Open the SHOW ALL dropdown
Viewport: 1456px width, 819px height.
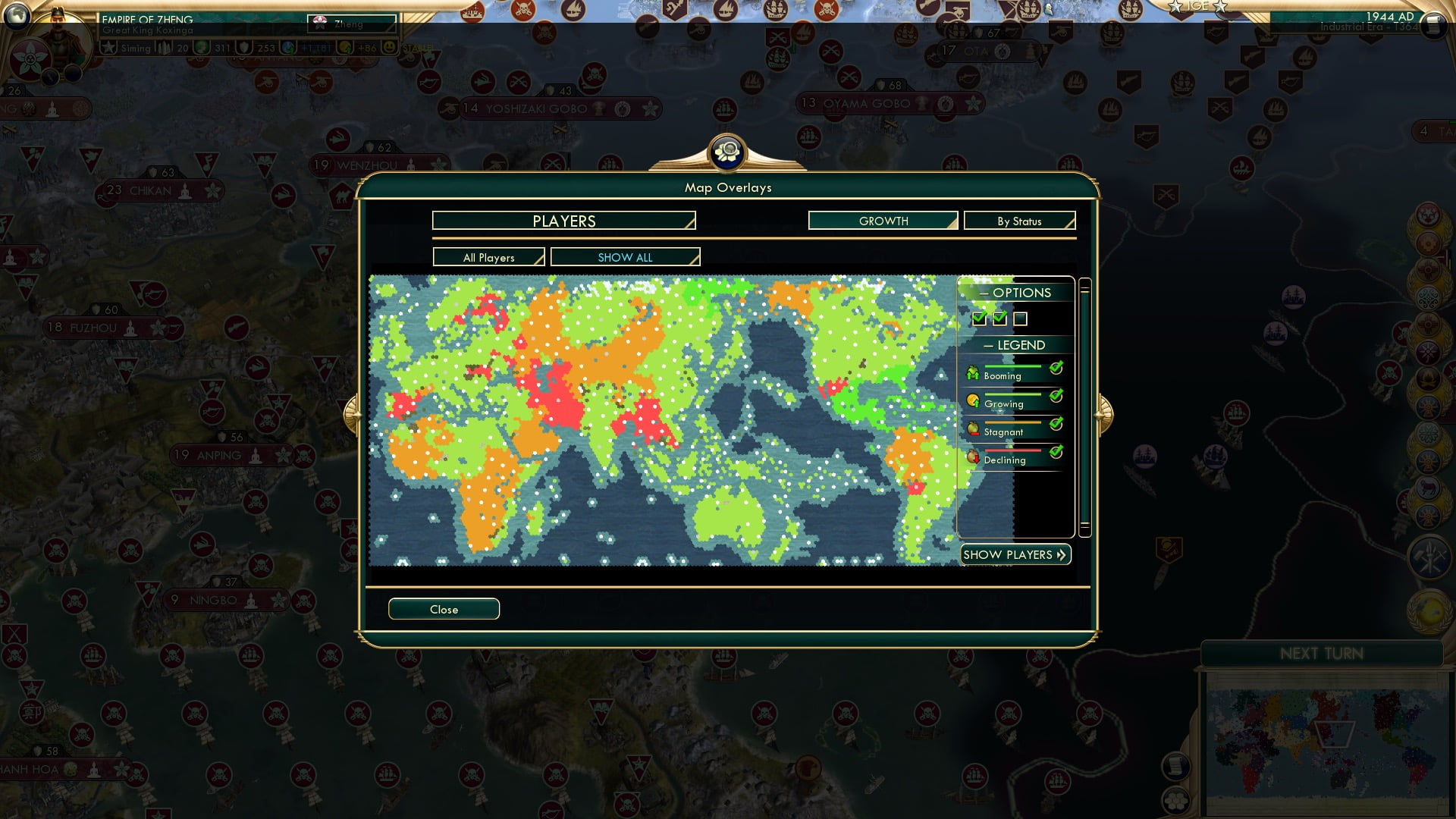pos(625,257)
